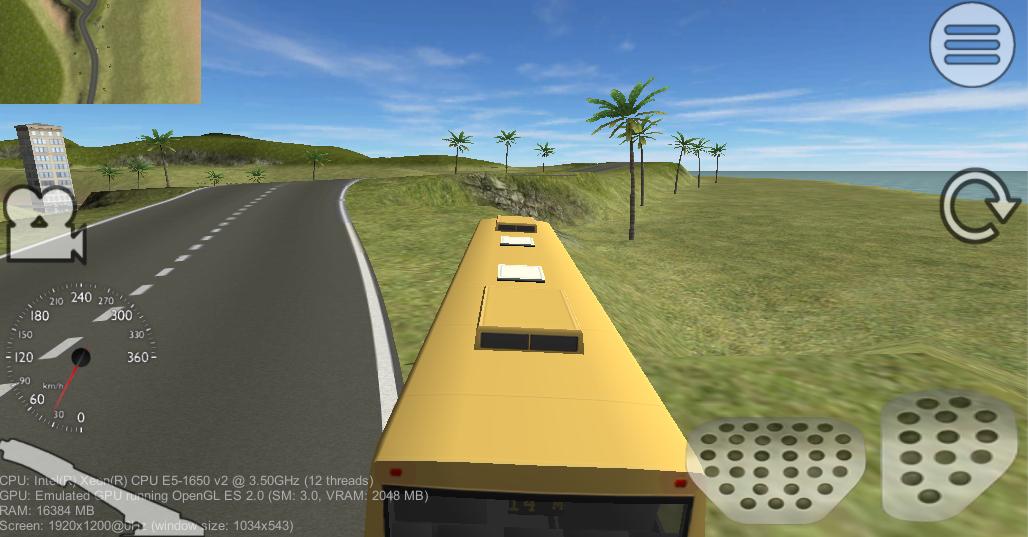Tap the tall accelerator pedal
1028x537 pixels.
click(x=948, y=453)
